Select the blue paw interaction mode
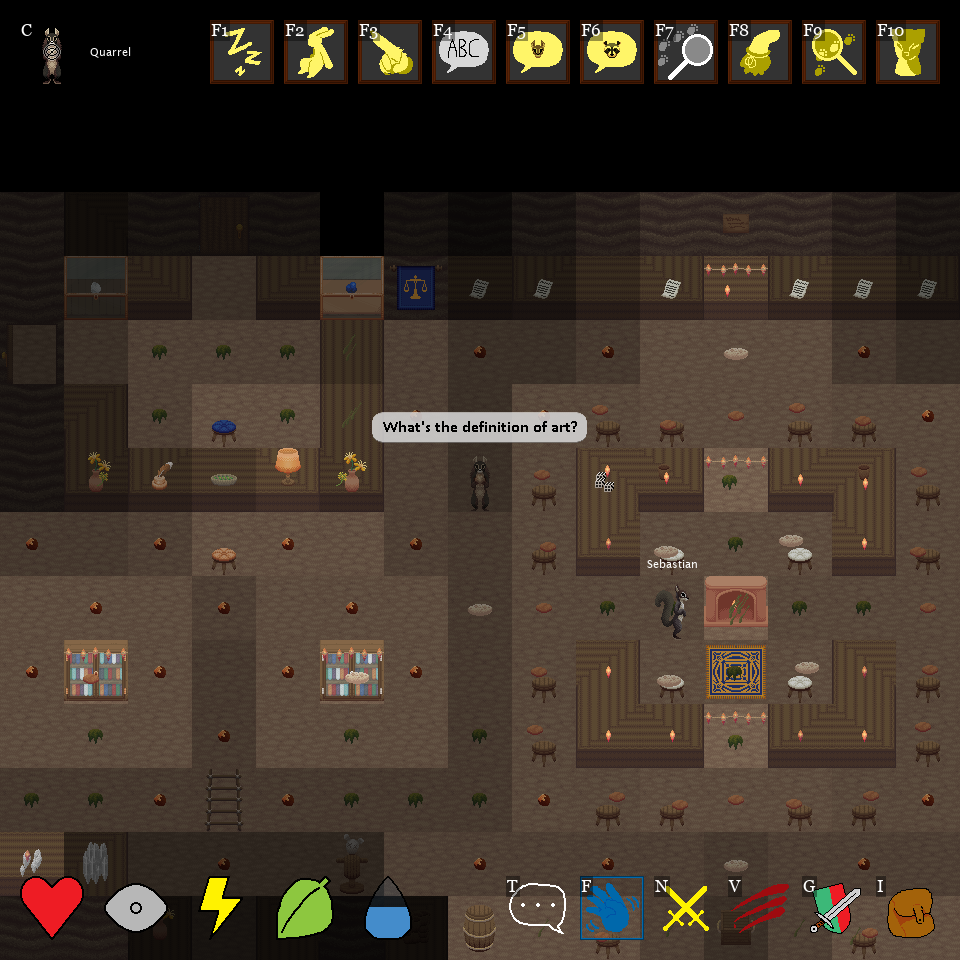 point(611,908)
